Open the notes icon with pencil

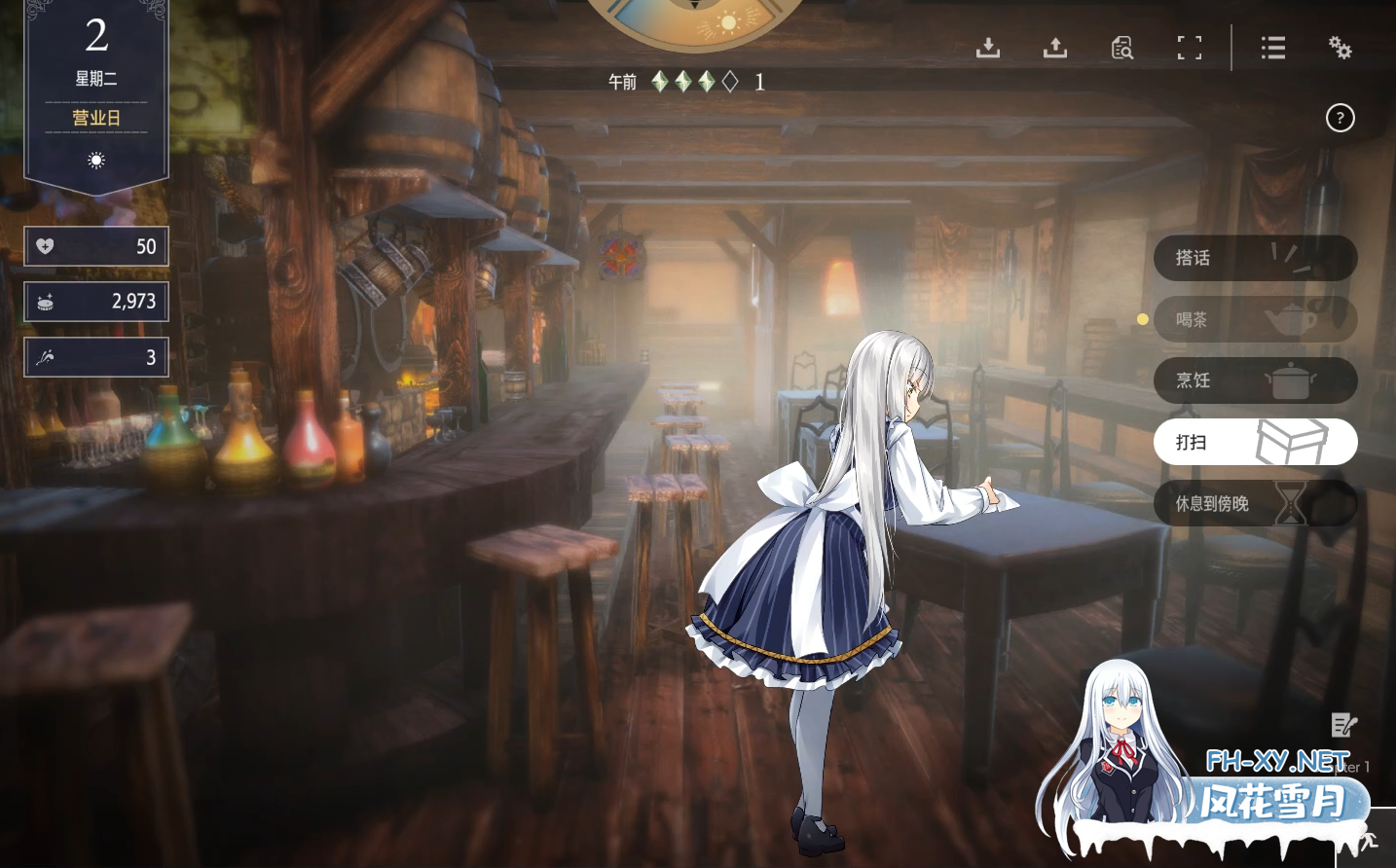(1343, 724)
